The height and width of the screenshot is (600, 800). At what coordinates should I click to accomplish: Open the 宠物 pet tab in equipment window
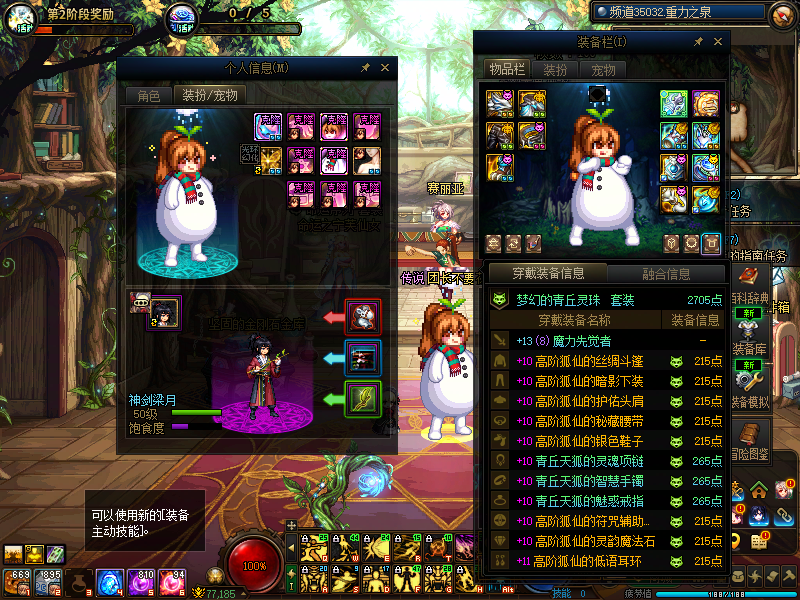click(603, 69)
